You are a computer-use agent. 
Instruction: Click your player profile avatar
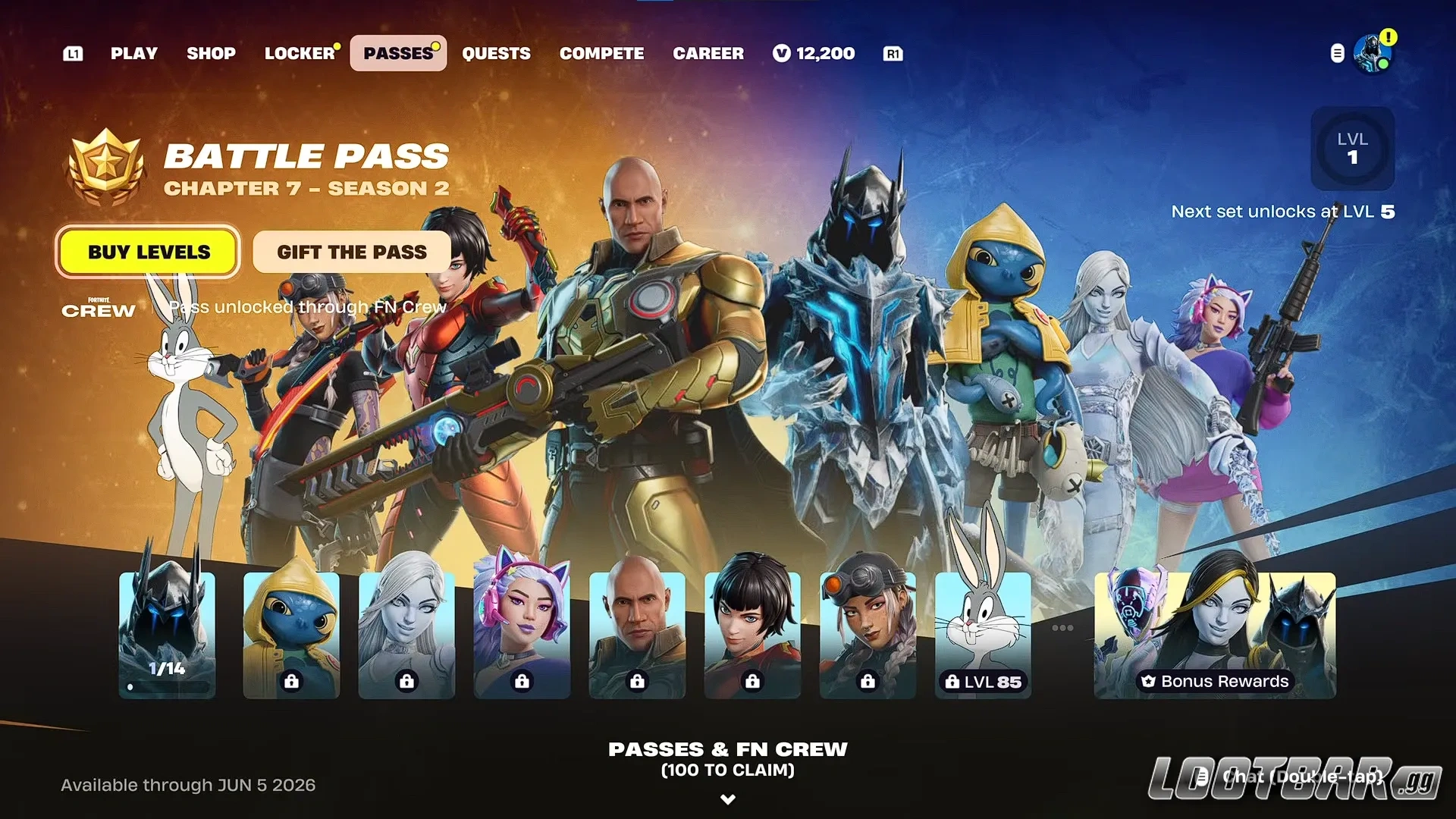pos(1372,53)
